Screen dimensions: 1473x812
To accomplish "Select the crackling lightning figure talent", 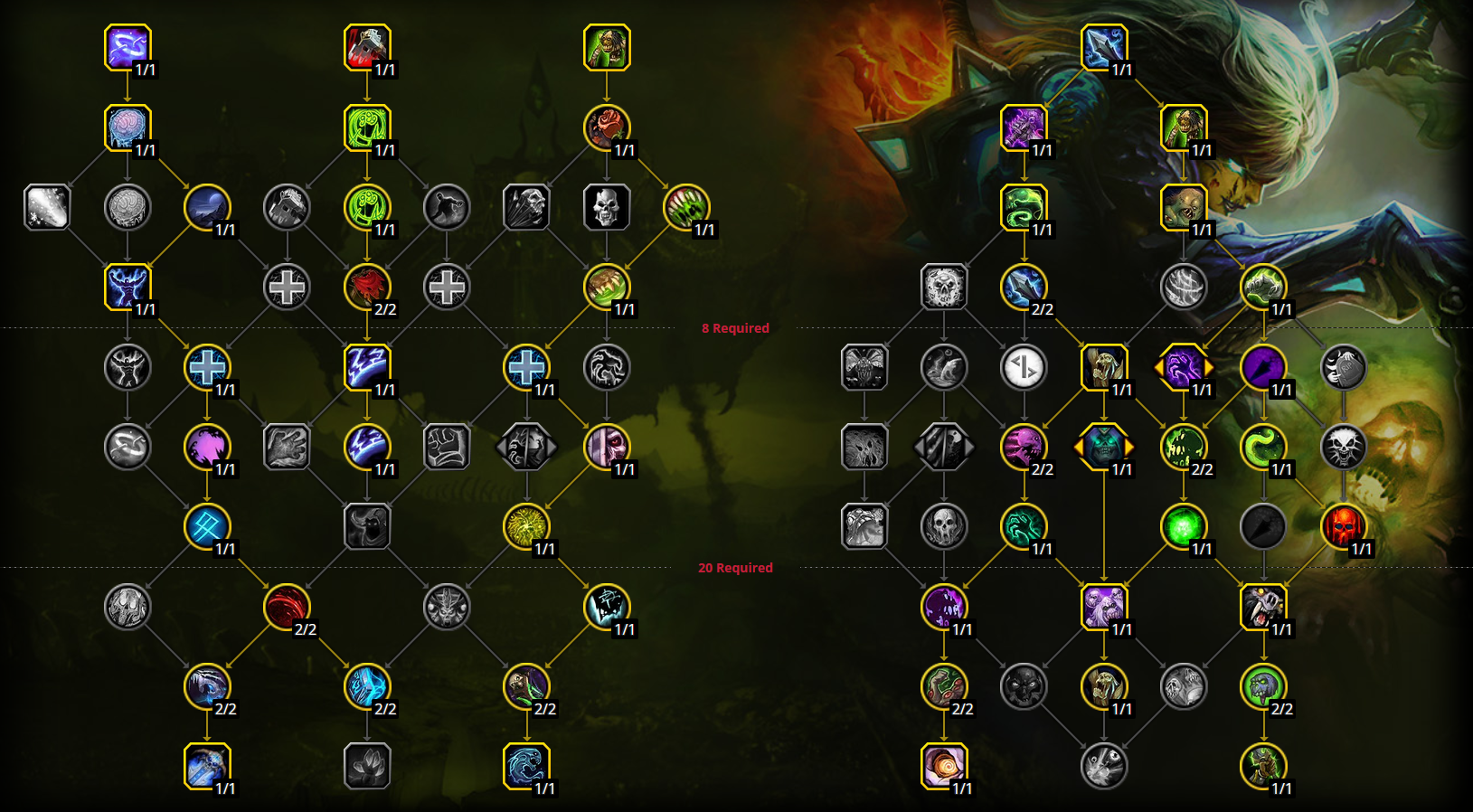I will coord(127,288).
